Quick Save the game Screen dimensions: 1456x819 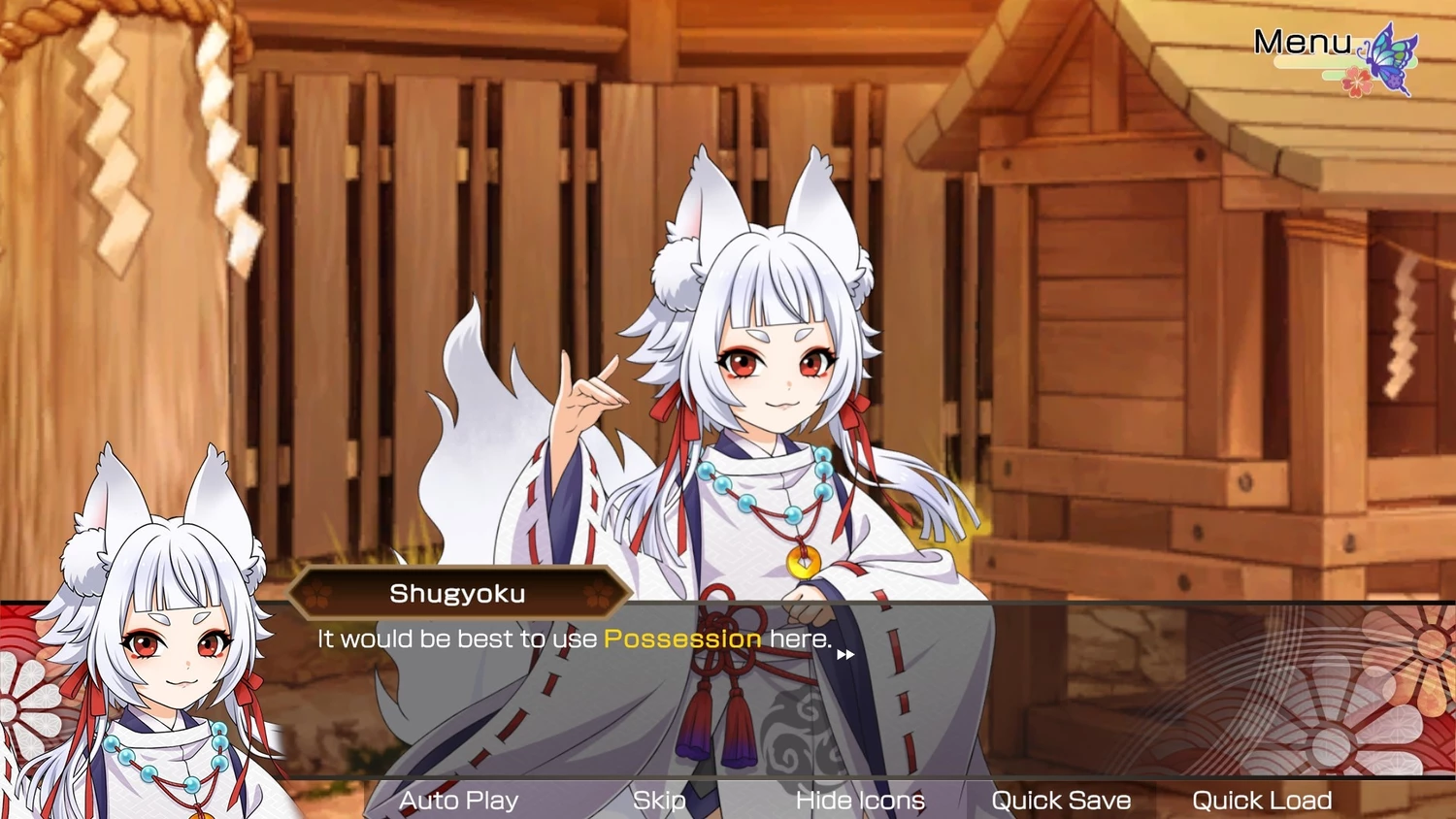click(x=1061, y=801)
